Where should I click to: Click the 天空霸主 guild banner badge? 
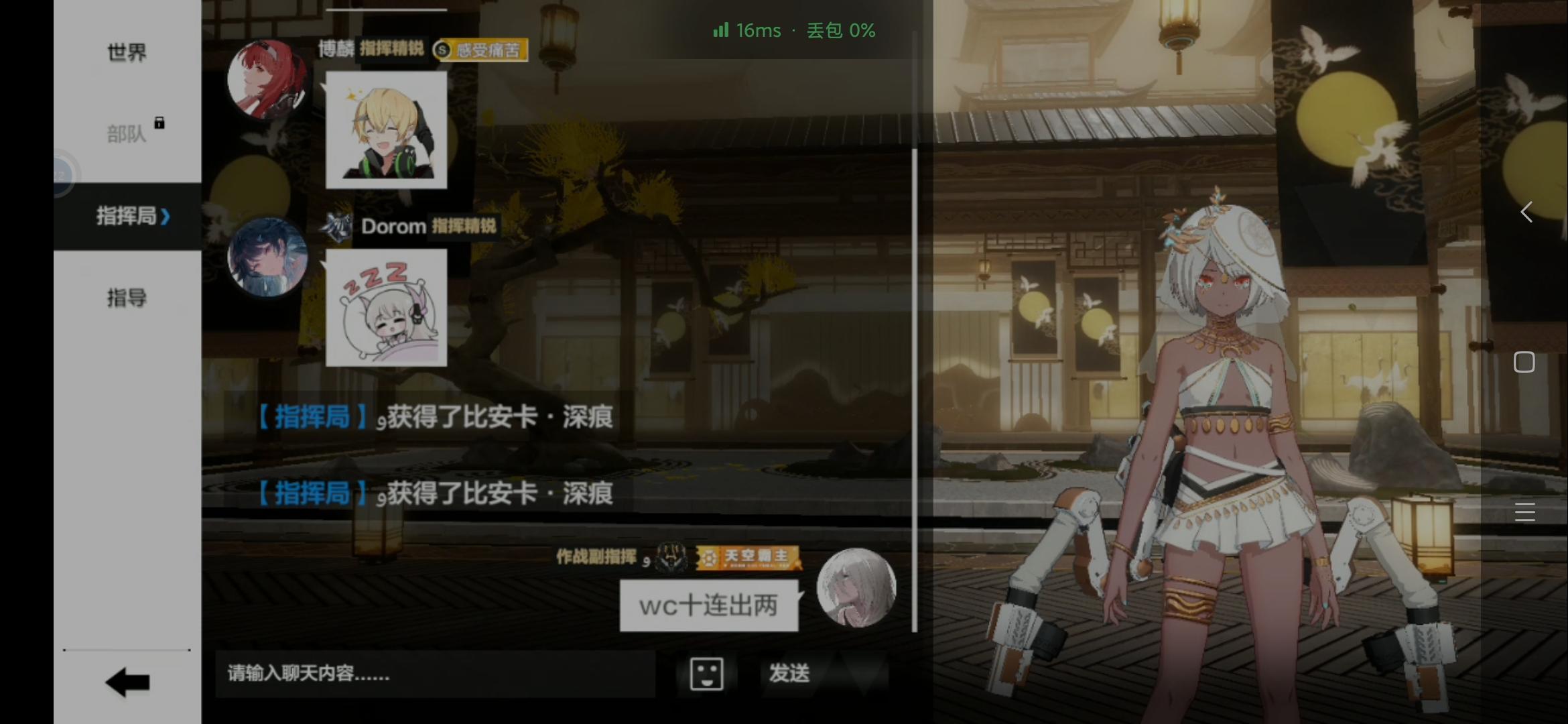(x=750, y=557)
